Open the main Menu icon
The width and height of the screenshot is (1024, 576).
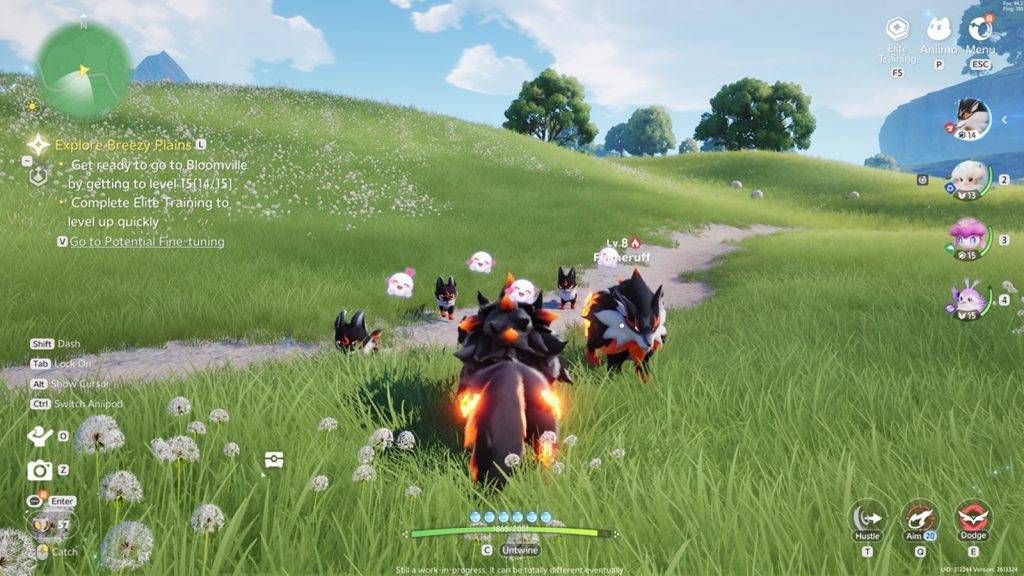[980, 30]
